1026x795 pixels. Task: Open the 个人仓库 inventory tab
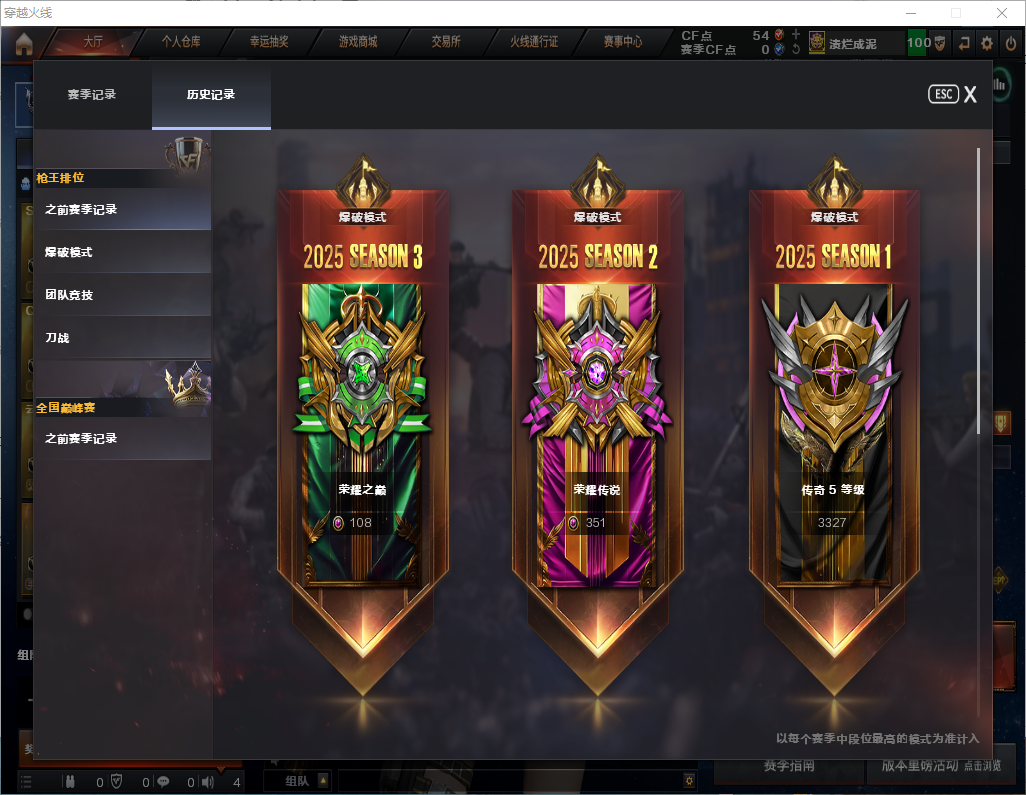pos(181,42)
